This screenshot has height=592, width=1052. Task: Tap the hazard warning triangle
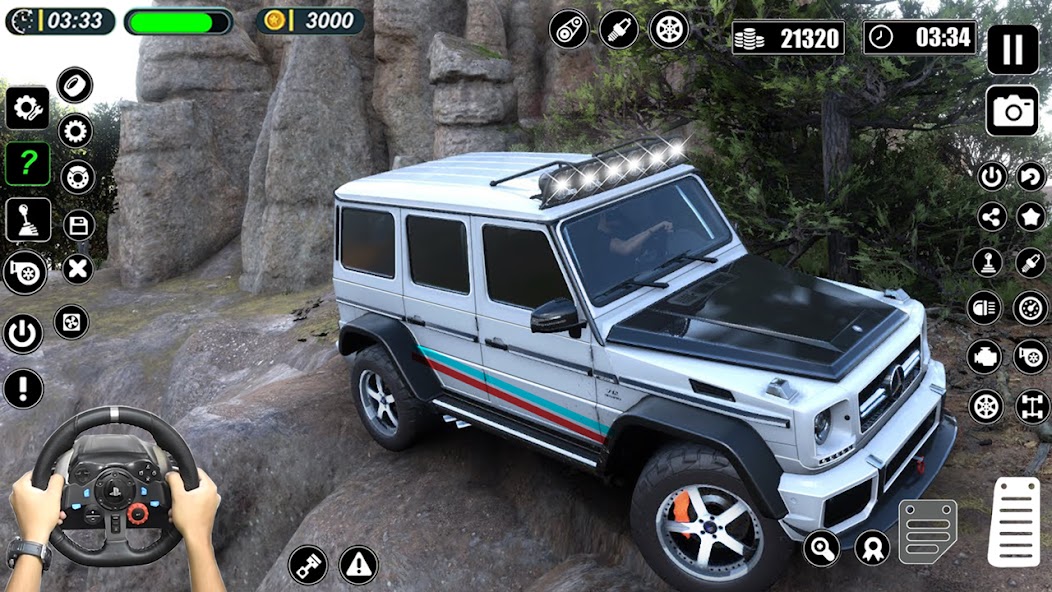point(358,565)
